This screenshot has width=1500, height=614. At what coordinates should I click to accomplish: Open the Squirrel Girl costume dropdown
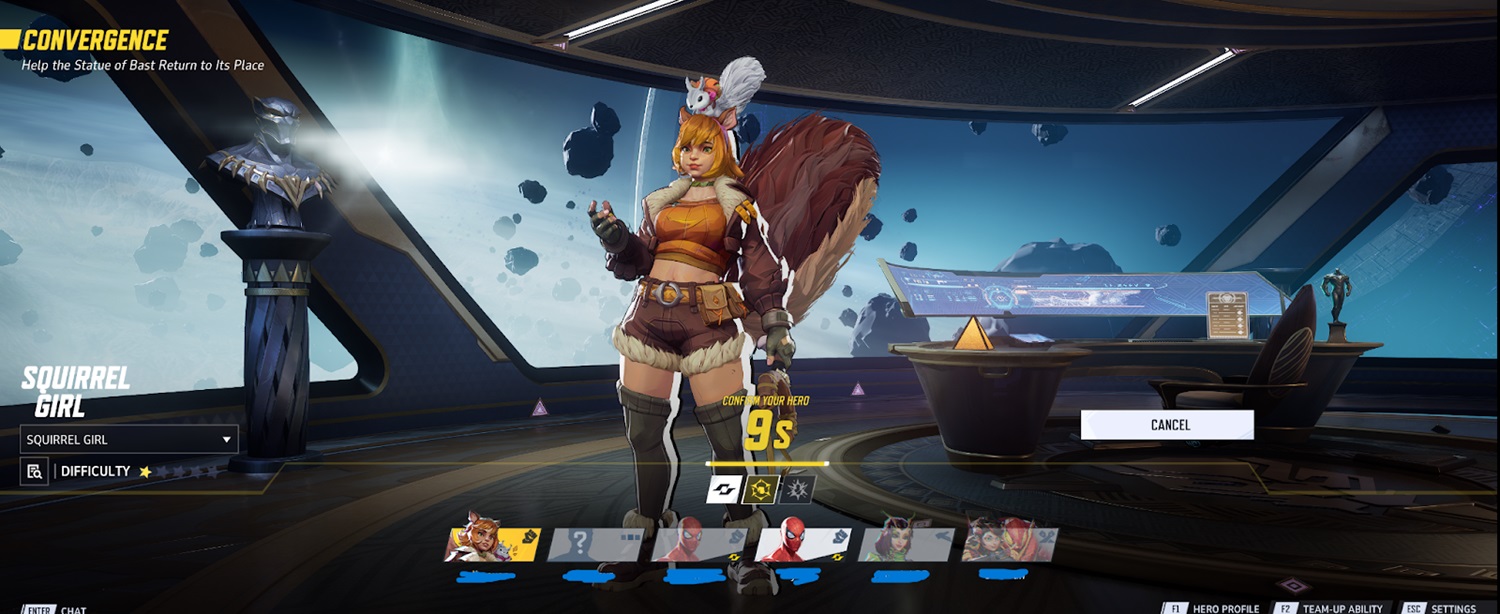129,439
